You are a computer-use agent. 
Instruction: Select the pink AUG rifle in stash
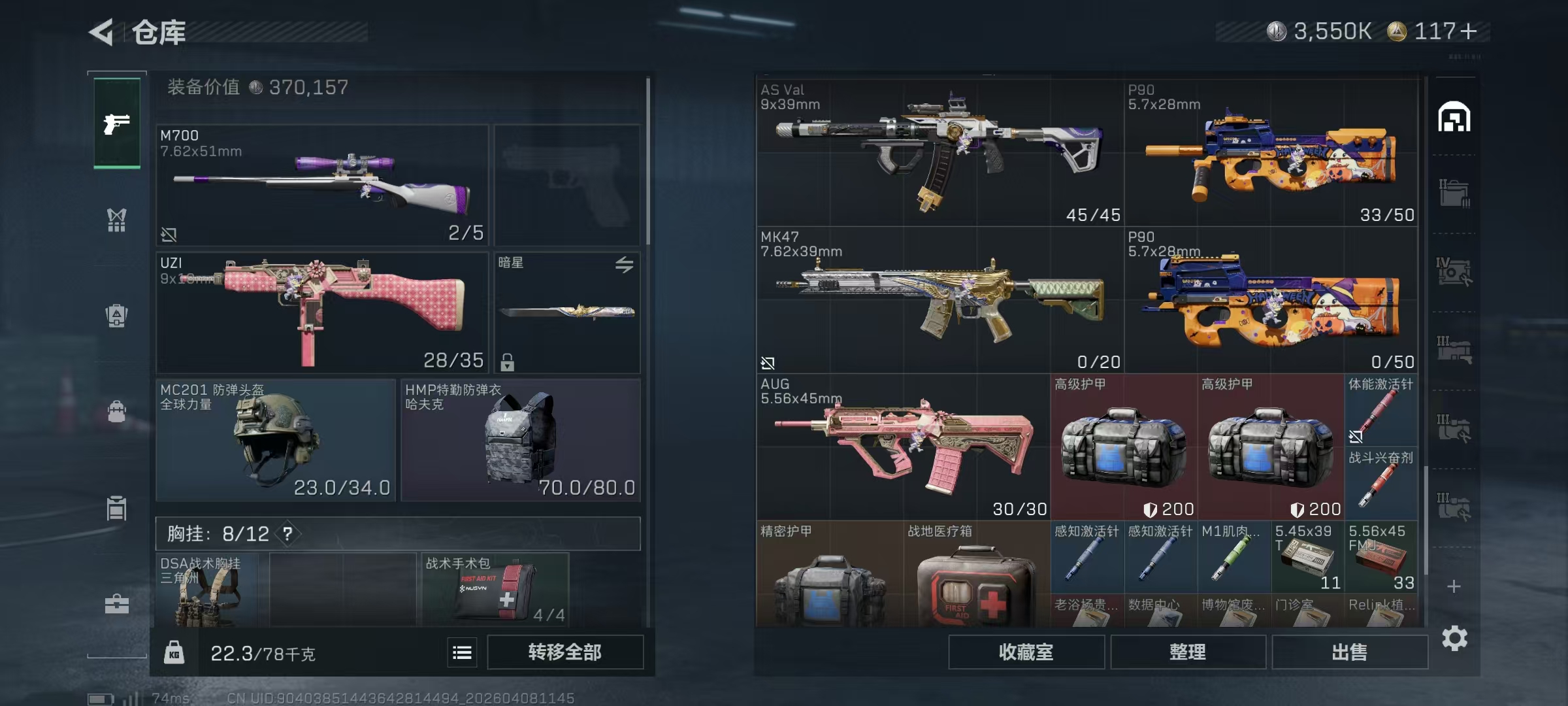903,446
